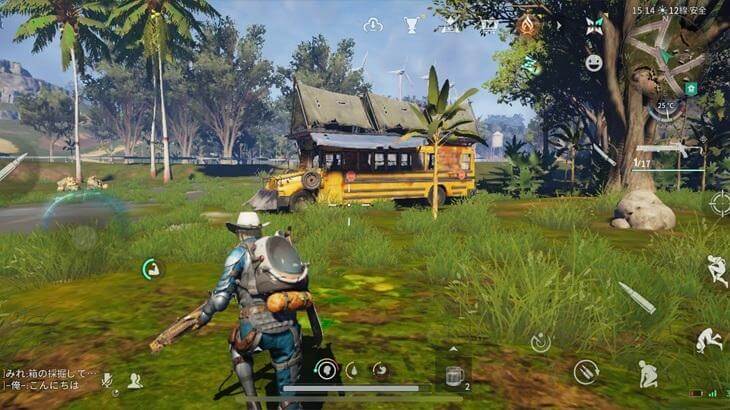Select the glowing campfire icon

click(x=526, y=24)
